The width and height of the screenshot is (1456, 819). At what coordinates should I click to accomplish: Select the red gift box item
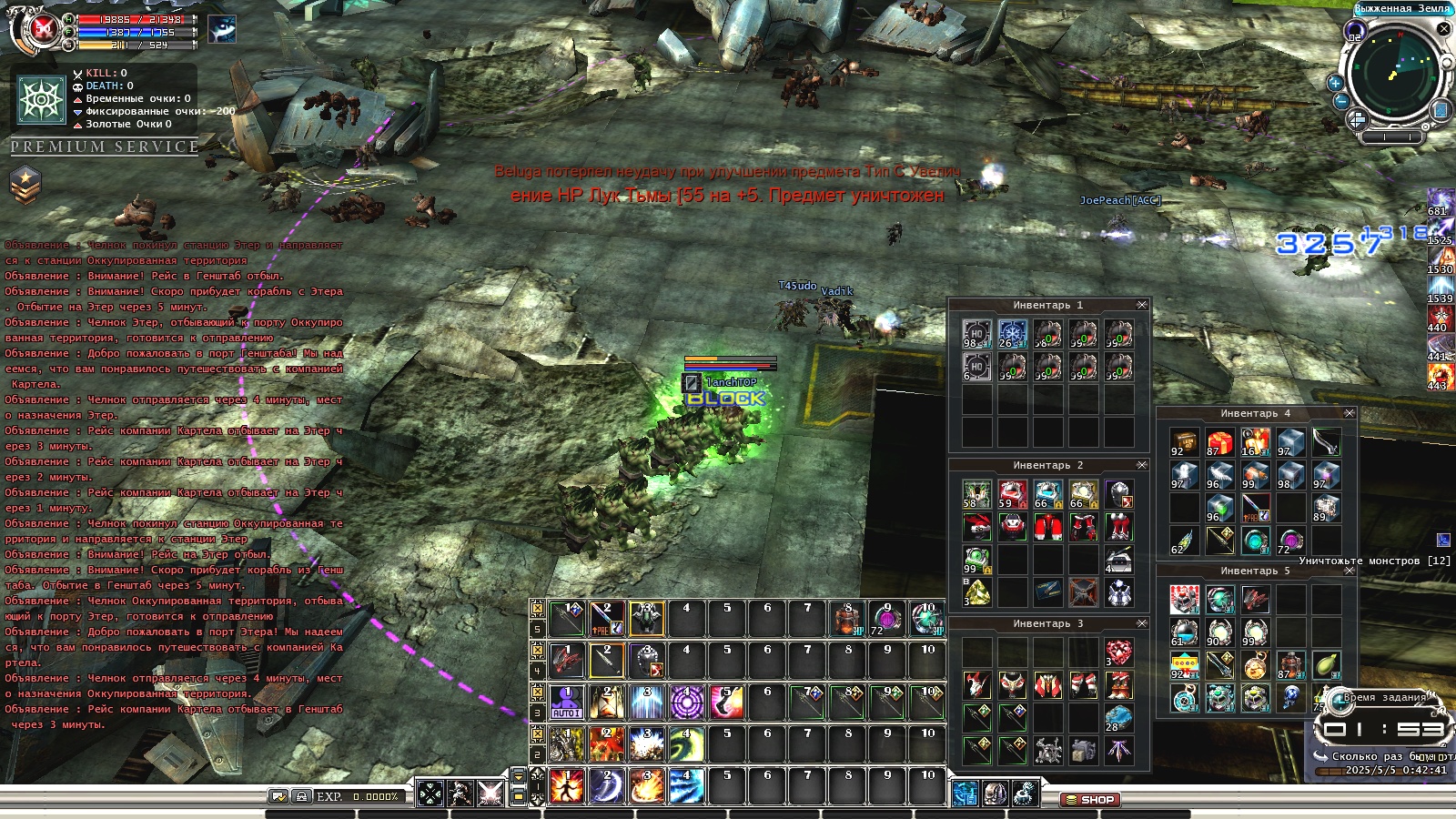tap(1219, 443)
